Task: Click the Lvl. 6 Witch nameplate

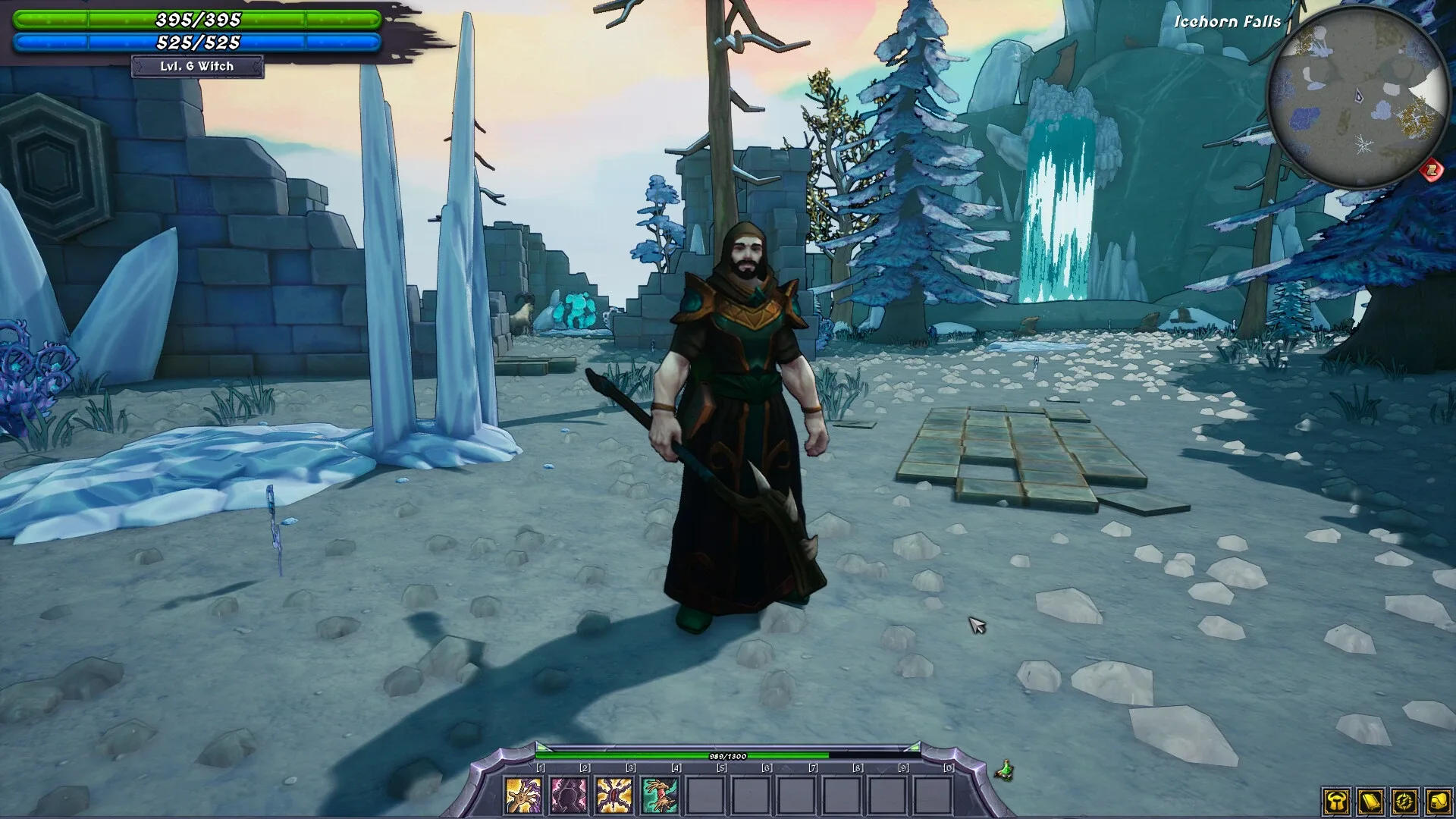Action: click(197, 67)
